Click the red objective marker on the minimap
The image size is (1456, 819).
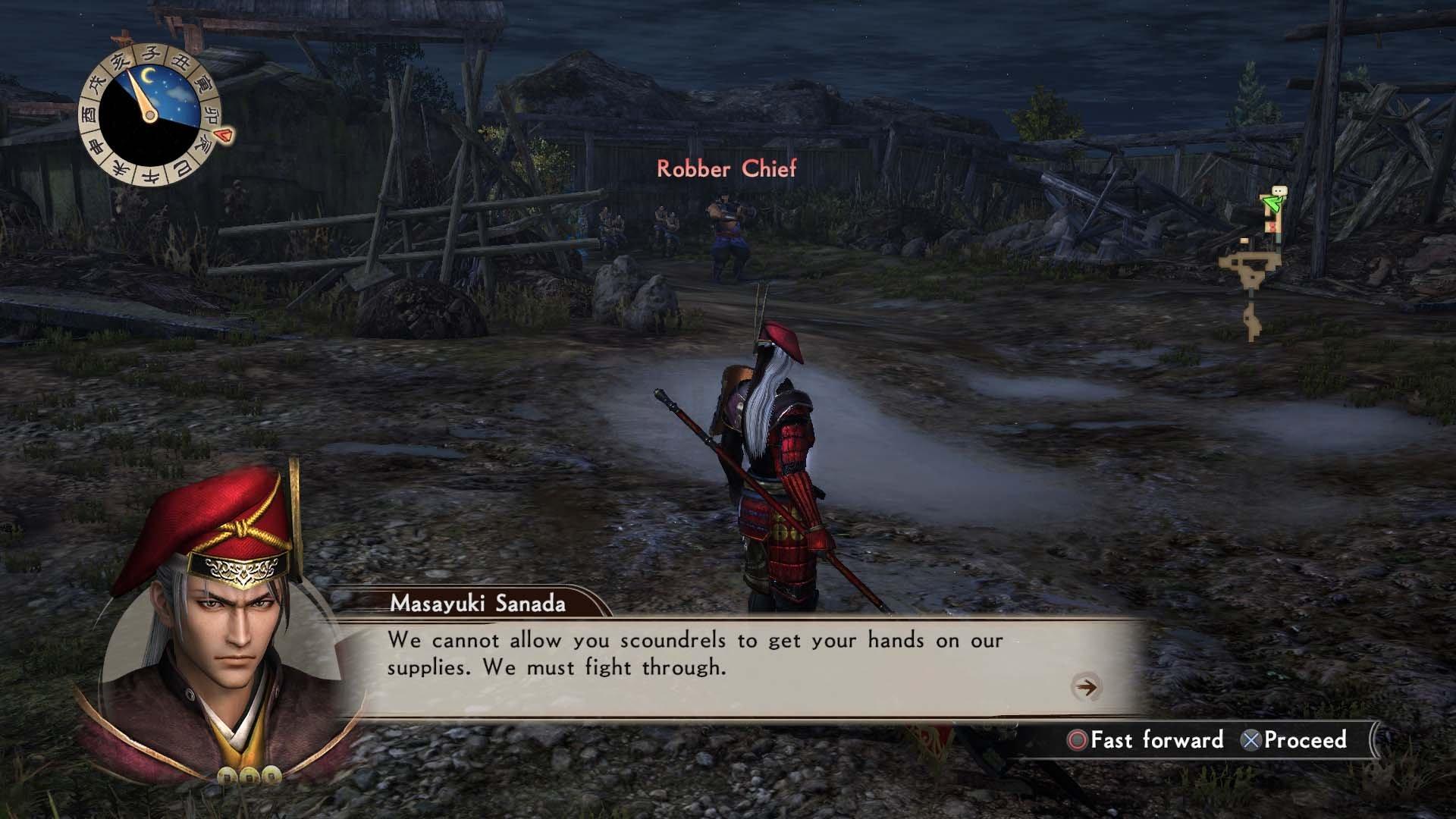pyautogui.click(x=1272, y=225)
